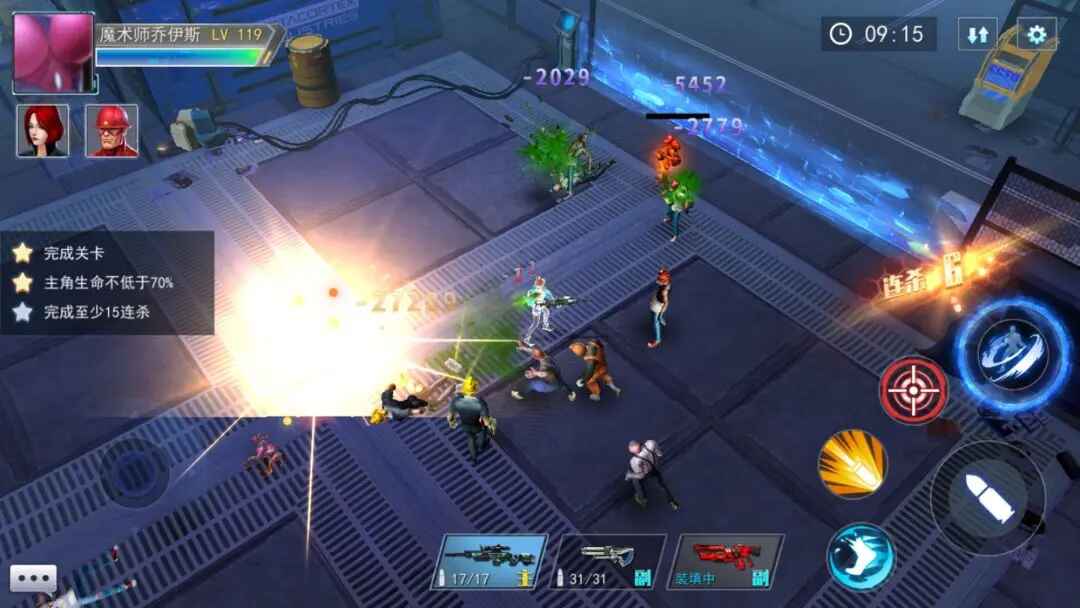Switch to the red-haired woman teammate
Screen dimensions: 1080x608
point(43,131)
